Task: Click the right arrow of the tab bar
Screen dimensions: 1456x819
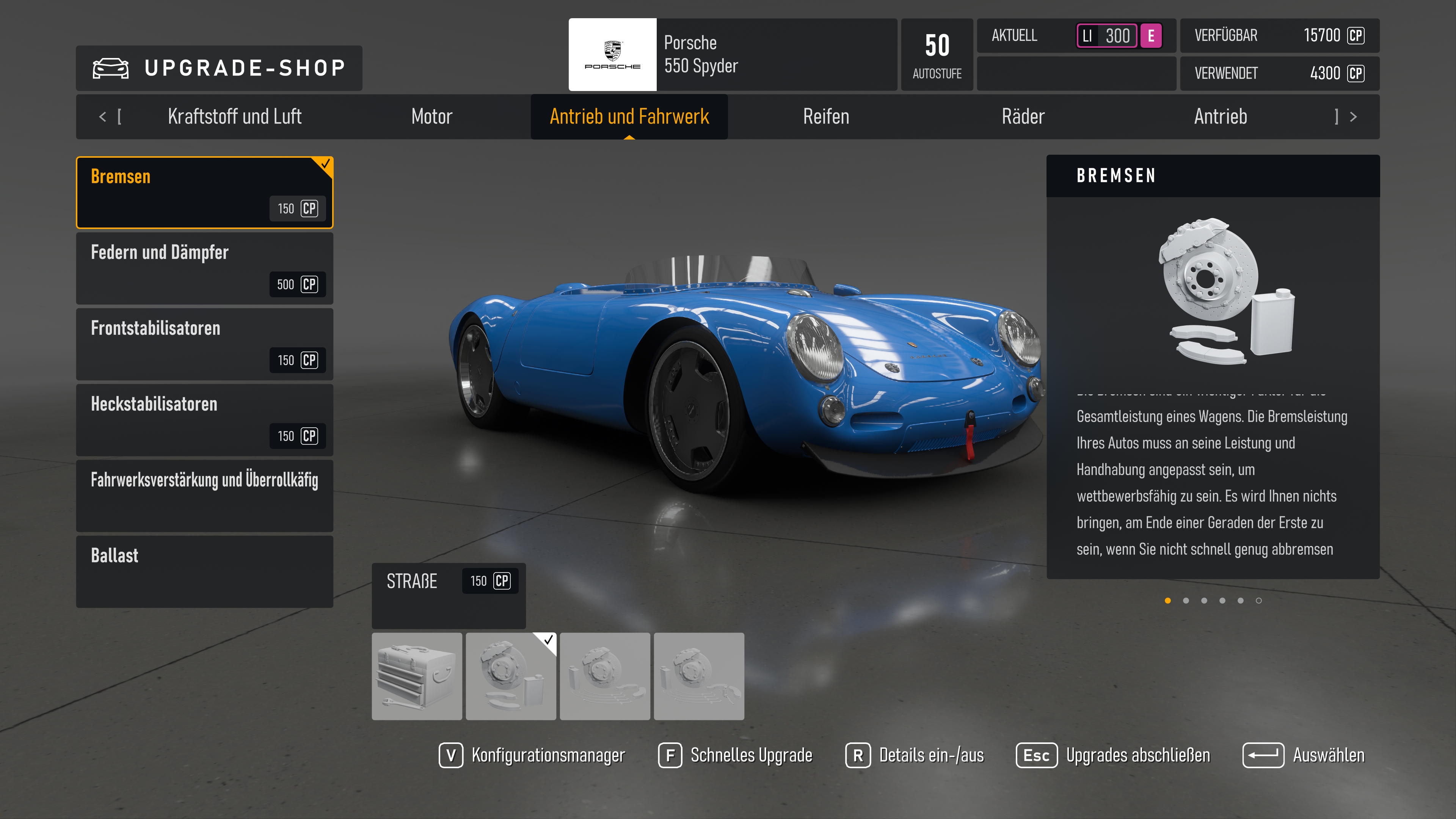Action: pos(1353,117)
